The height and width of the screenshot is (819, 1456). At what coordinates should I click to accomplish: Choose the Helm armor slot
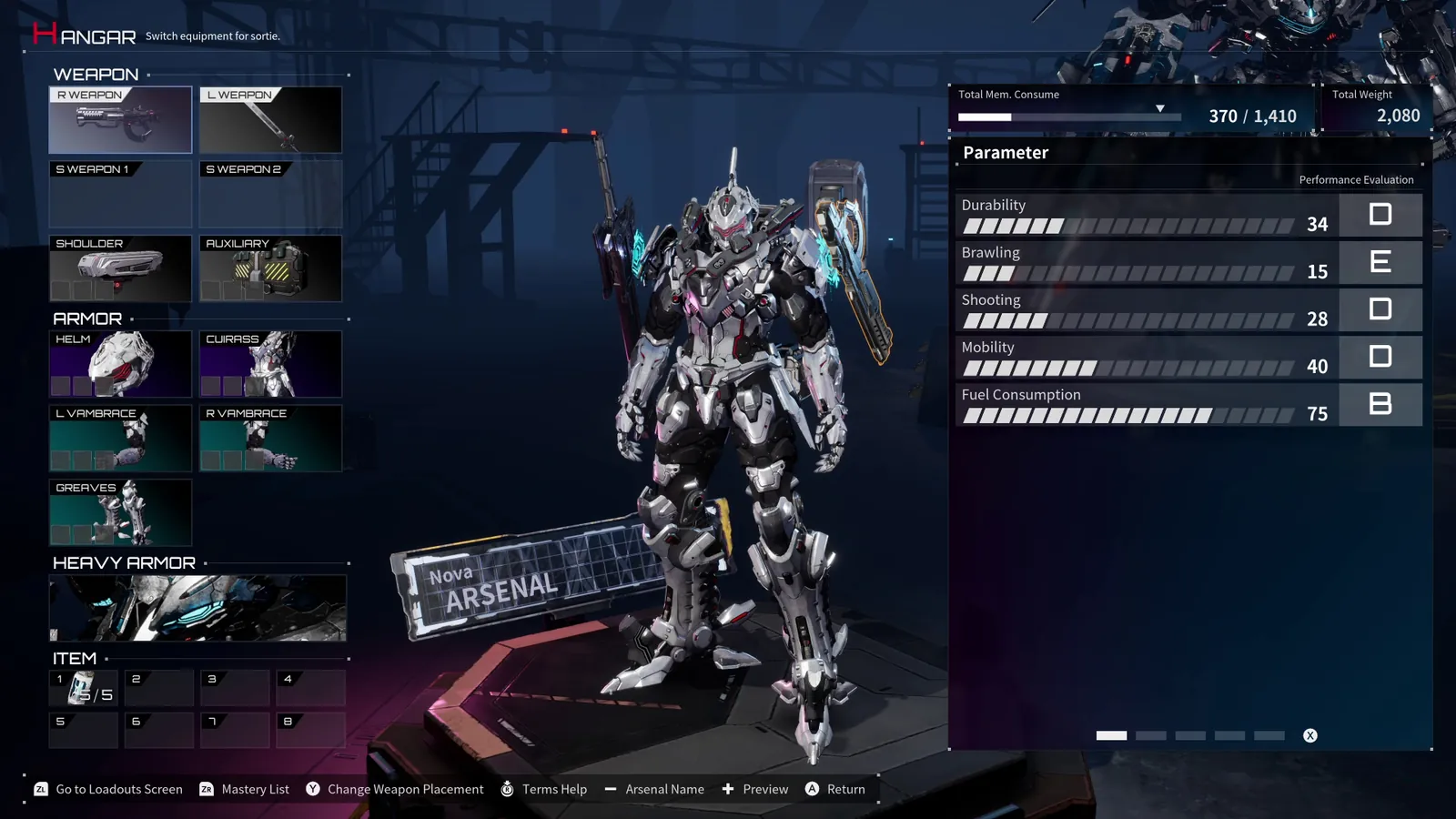click(x=119, y=363)
